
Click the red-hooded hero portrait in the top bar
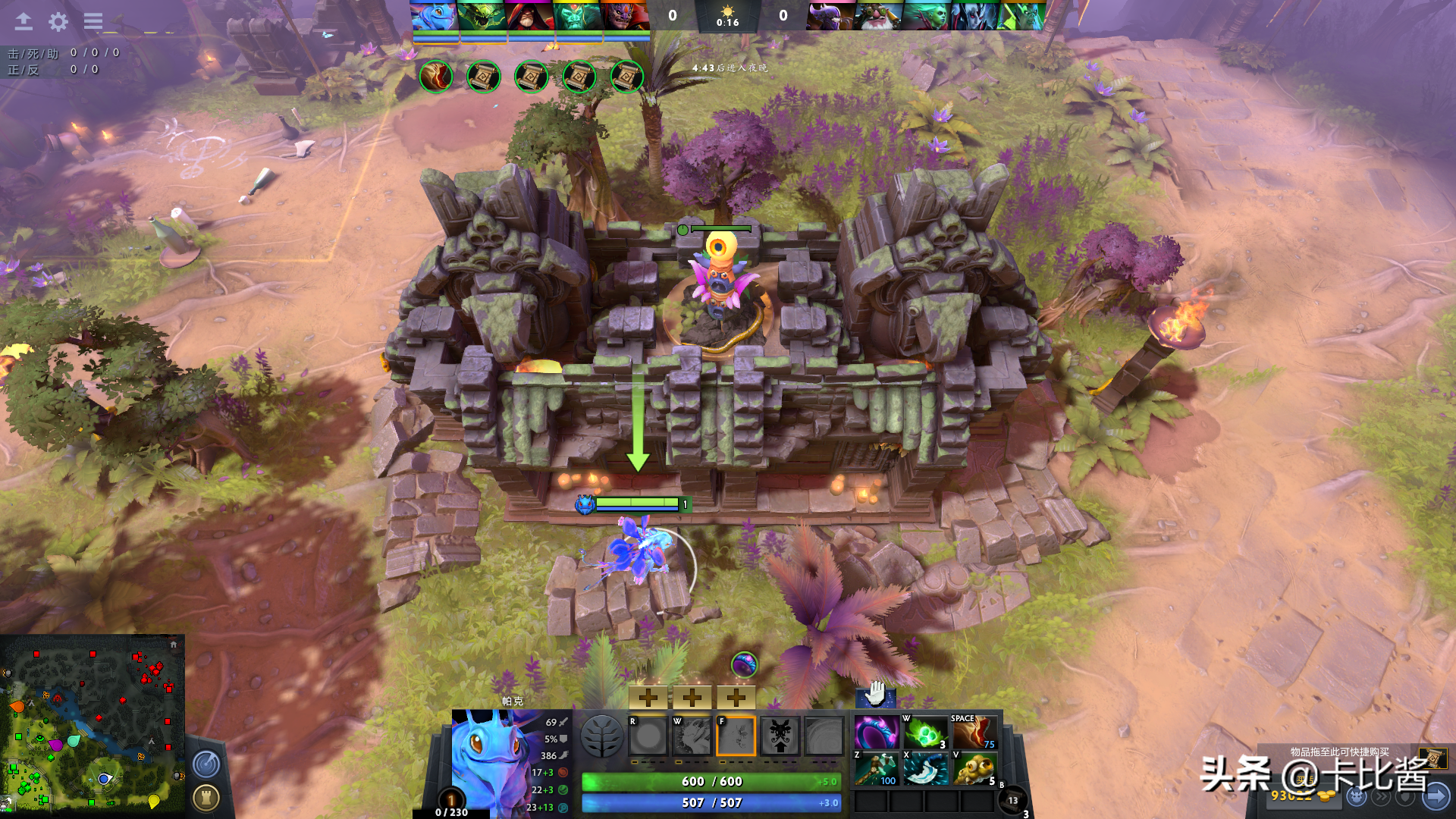[x=530, y=16]
